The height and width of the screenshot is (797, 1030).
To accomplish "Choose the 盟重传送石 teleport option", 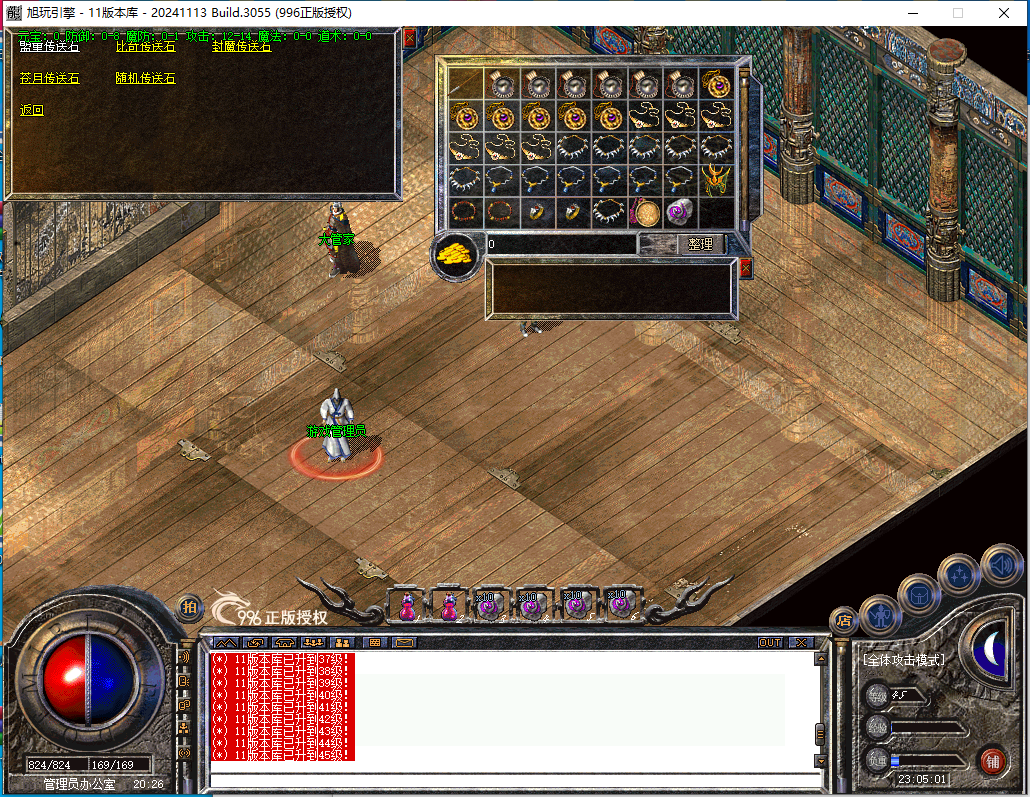I will pos(49,46).
